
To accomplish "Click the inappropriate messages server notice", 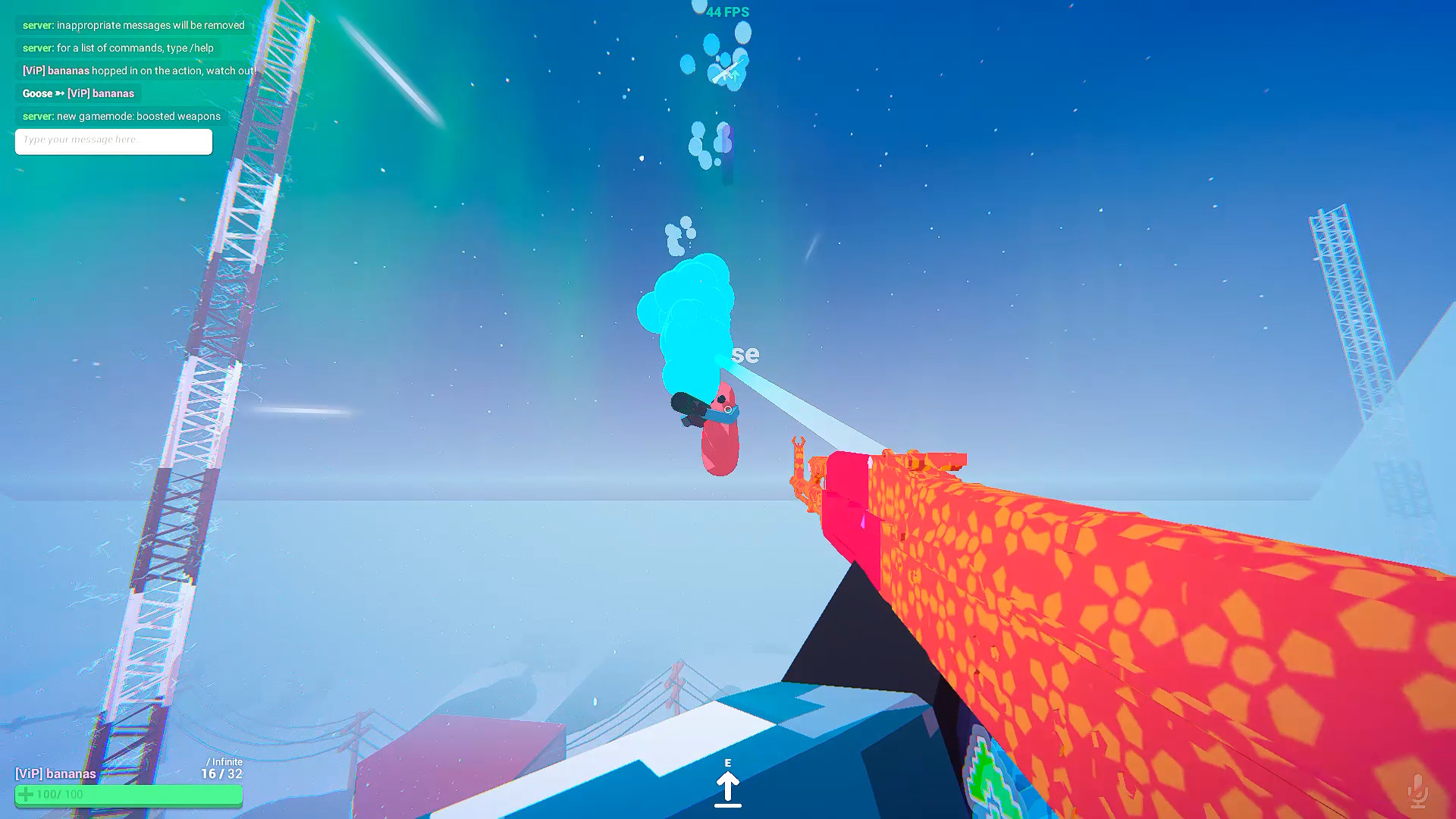I will (133, 24).
